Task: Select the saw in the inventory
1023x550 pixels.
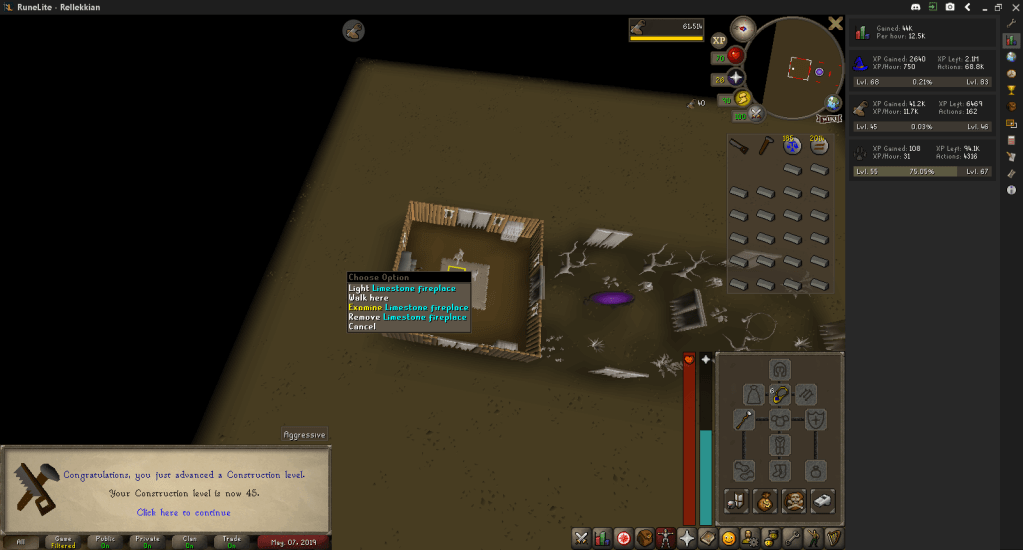Action: coord(739,147)
